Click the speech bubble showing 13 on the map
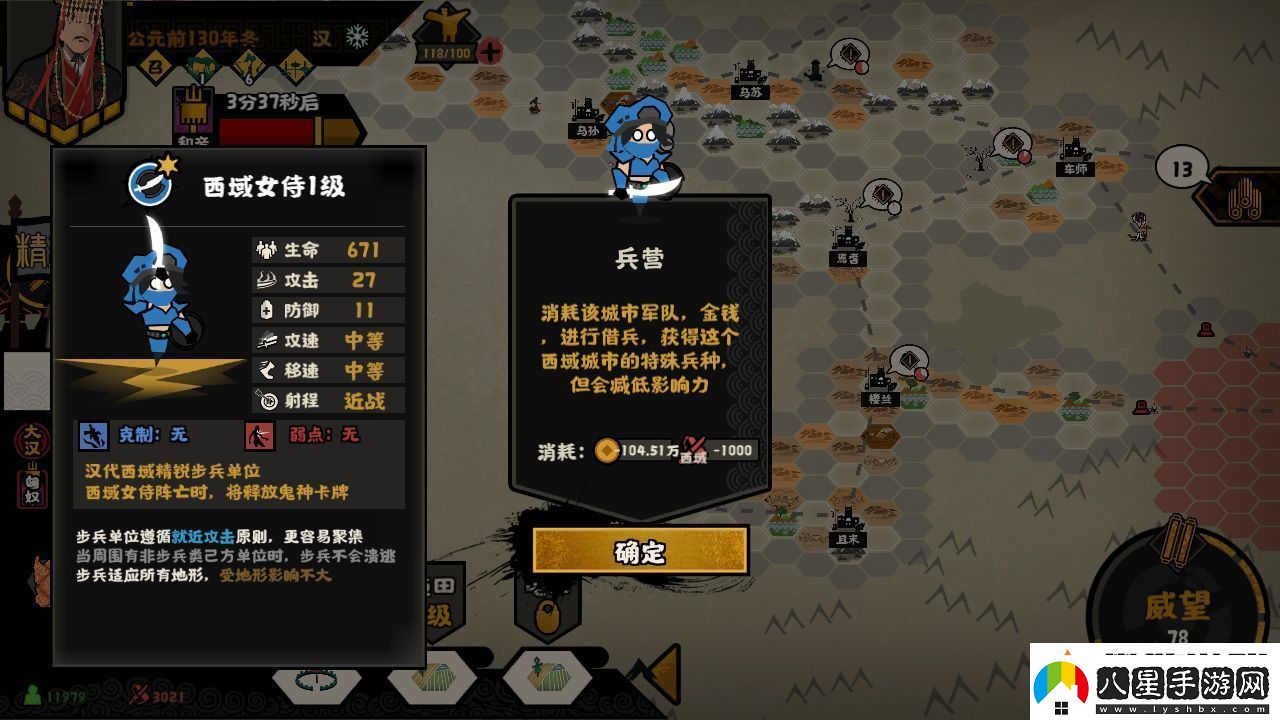1280x720 pixels. coord(1182,167)
